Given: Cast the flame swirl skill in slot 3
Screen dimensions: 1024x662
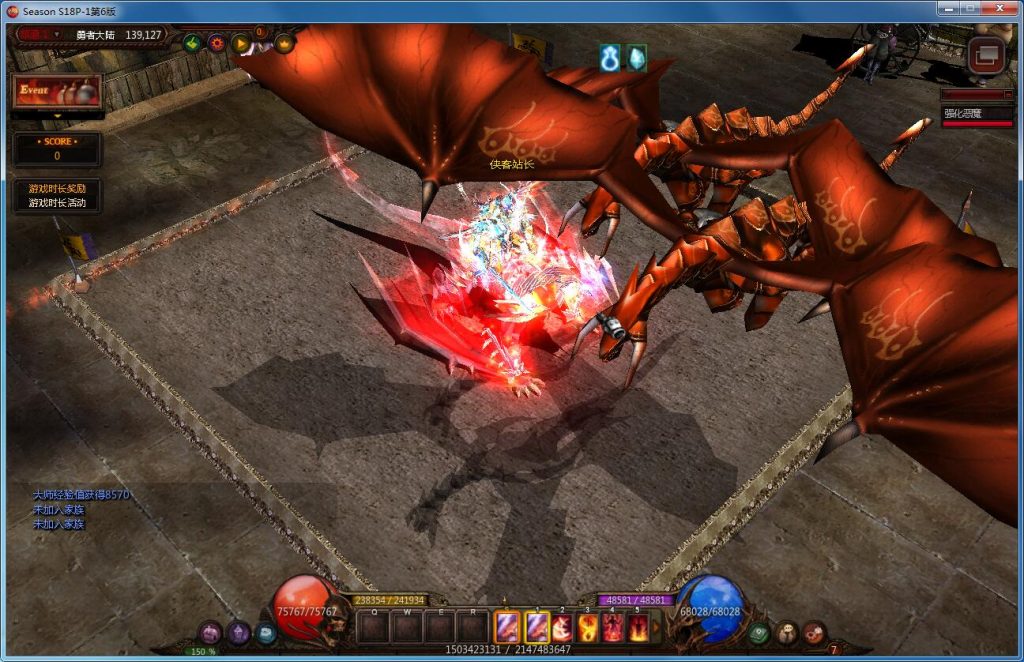Looking at the screenshot, I should pos(586,627).
